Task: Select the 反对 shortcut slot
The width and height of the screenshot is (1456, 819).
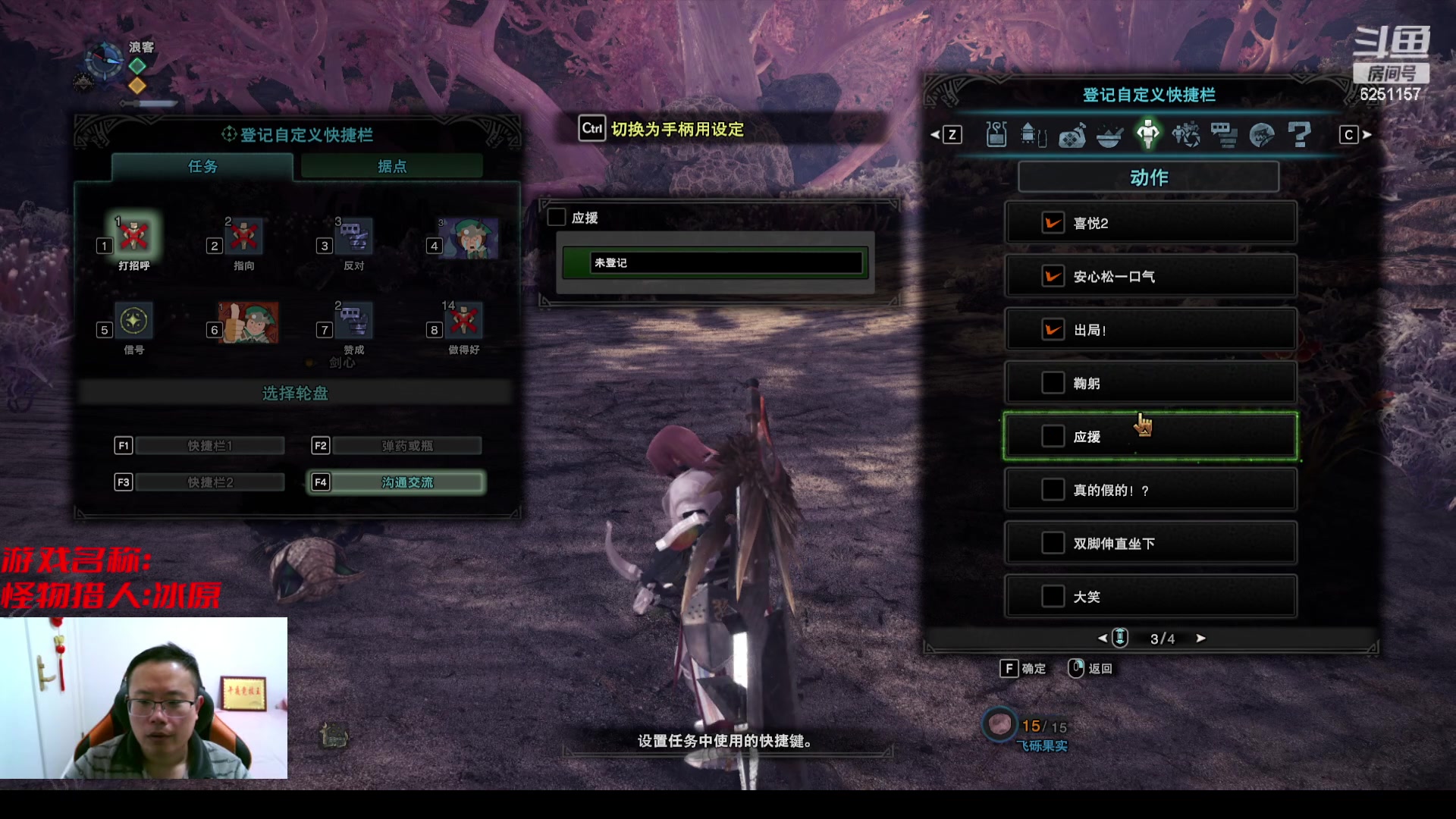Action: (354, 237)
